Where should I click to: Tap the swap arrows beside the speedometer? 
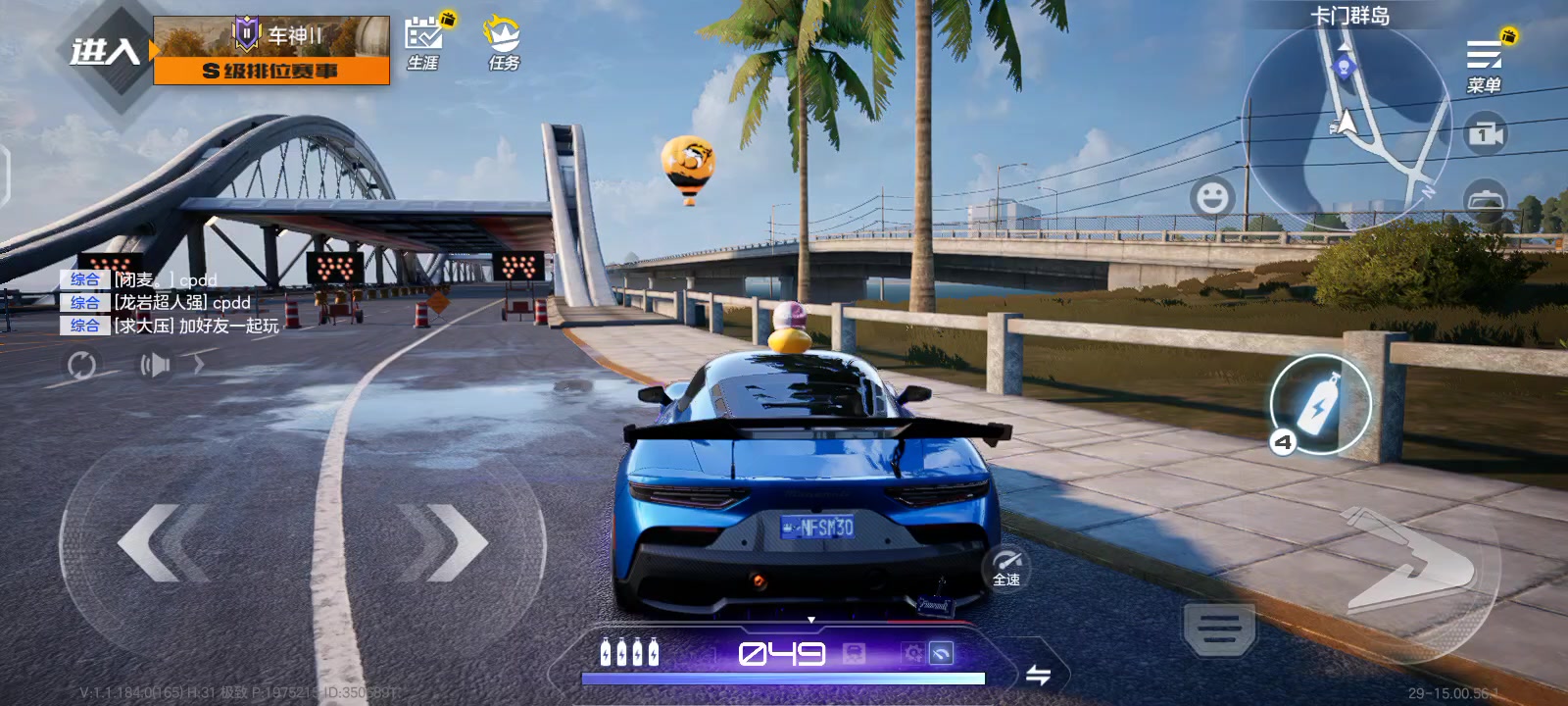[x=1038, y=675]
